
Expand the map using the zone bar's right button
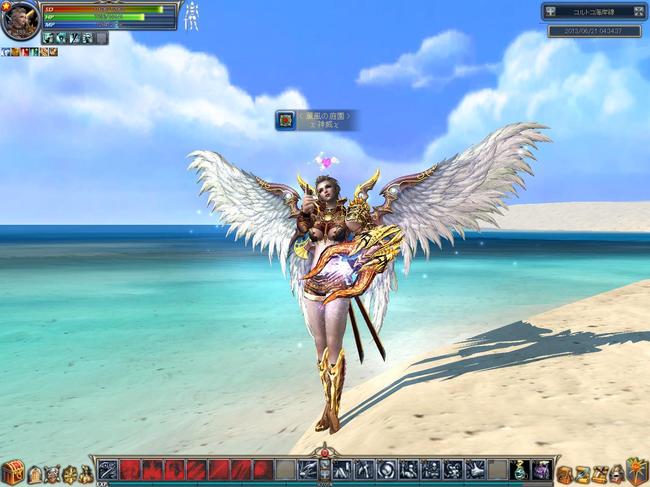click(638, 12)
